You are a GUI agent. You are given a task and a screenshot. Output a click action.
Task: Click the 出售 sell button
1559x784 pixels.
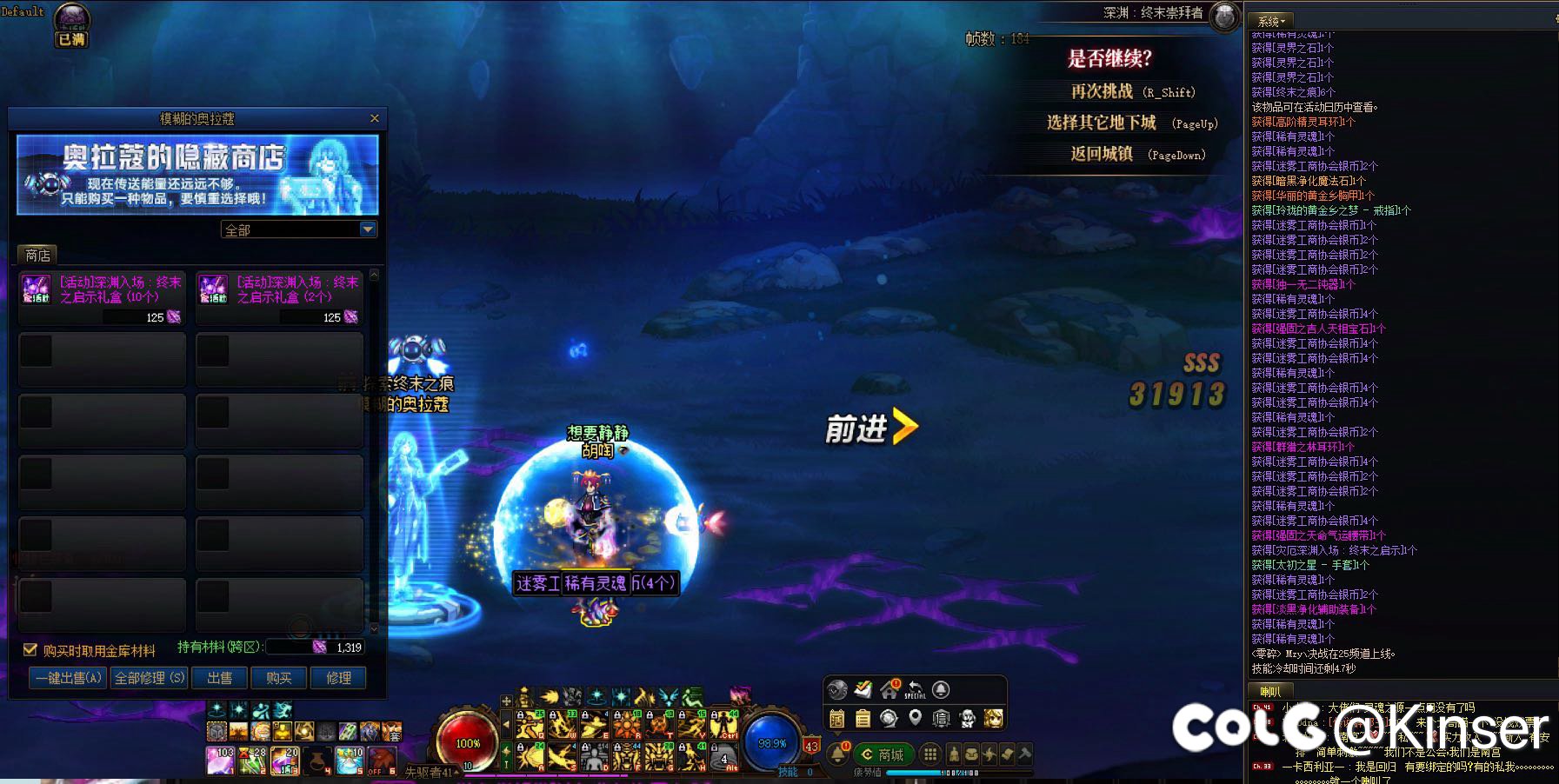(219, 678)
